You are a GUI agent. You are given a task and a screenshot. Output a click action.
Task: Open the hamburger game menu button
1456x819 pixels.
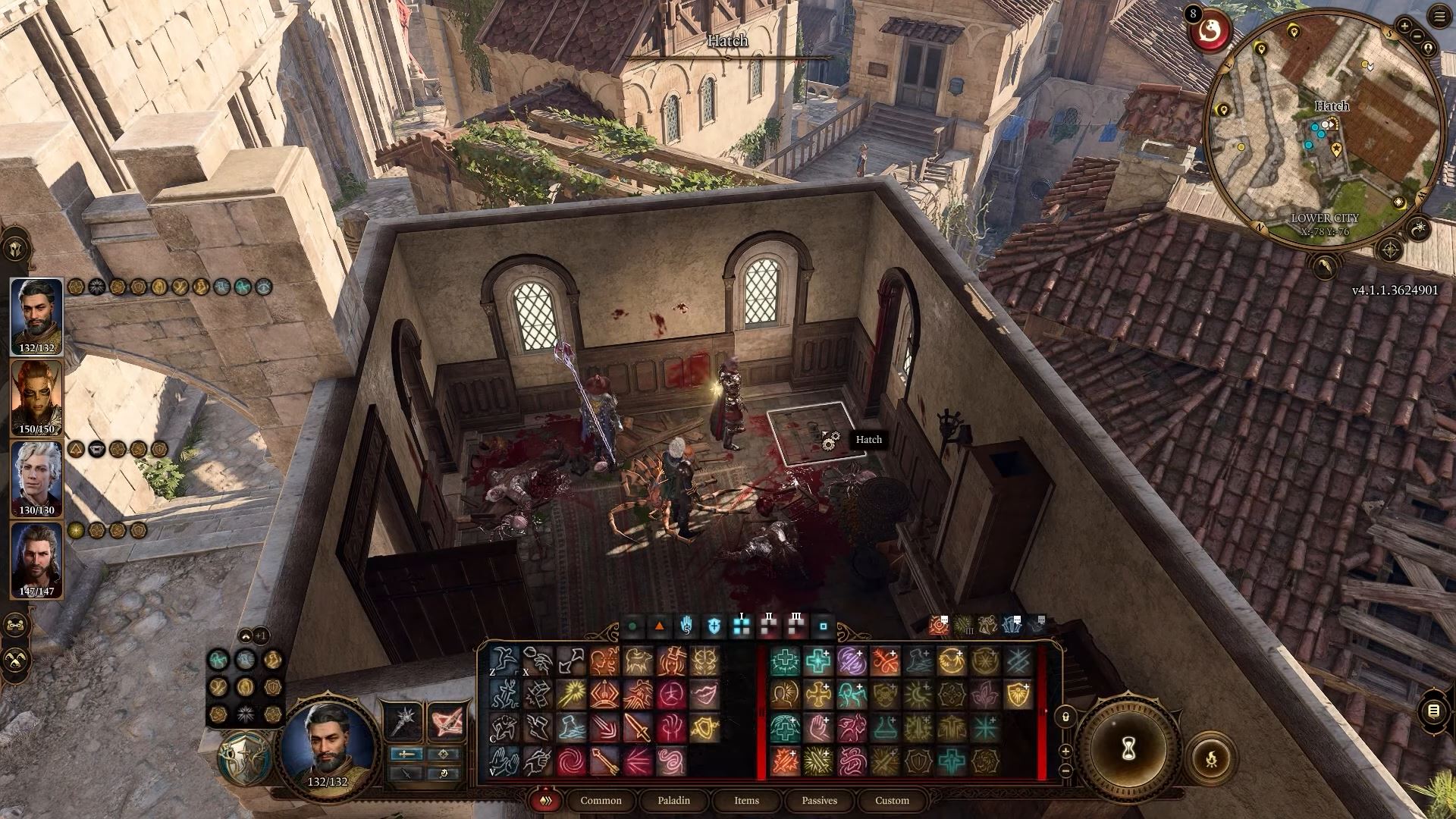tap(1439, 17)
